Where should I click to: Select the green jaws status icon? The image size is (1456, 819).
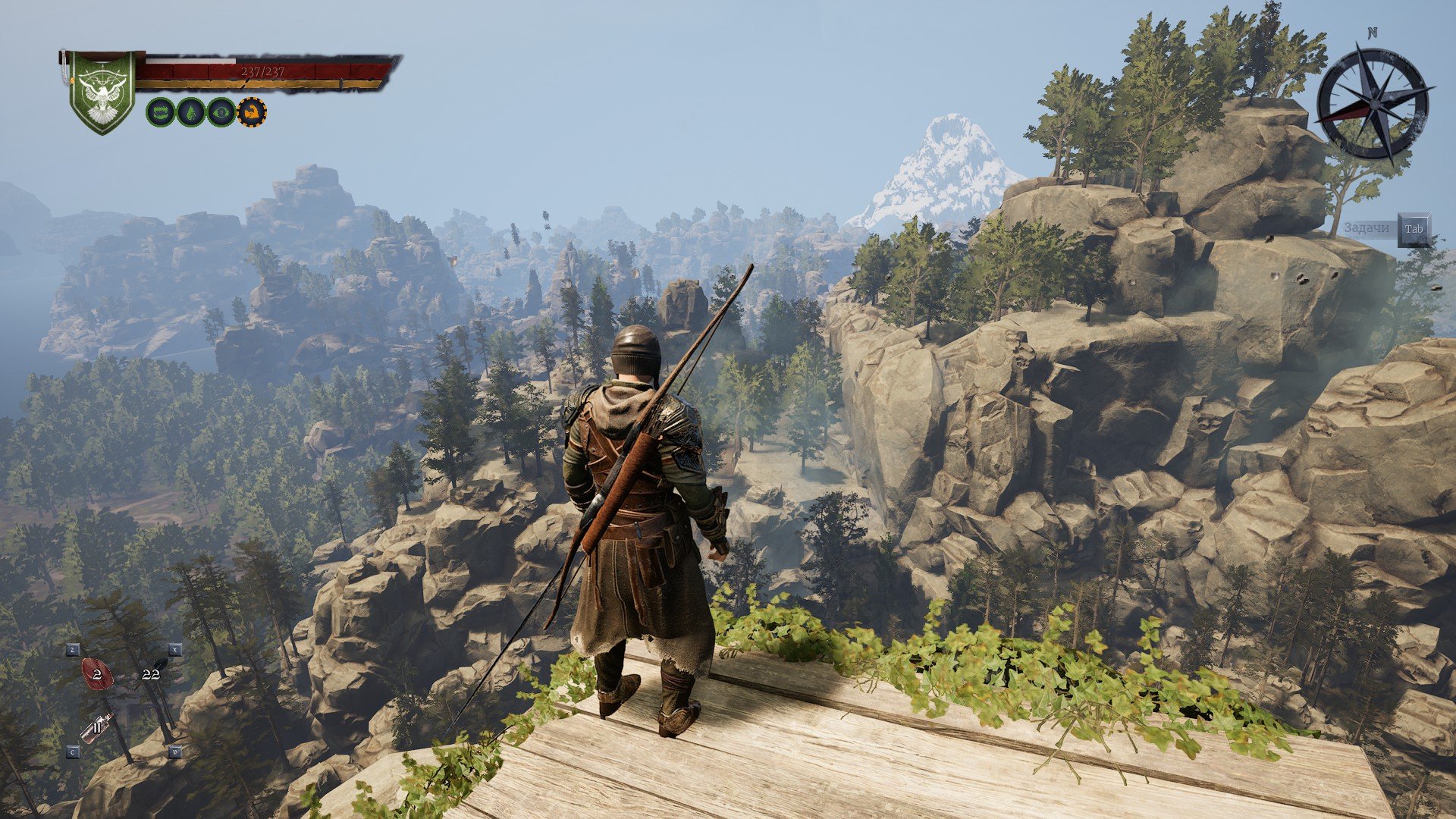pyautogui.click(x=159, y=112)
